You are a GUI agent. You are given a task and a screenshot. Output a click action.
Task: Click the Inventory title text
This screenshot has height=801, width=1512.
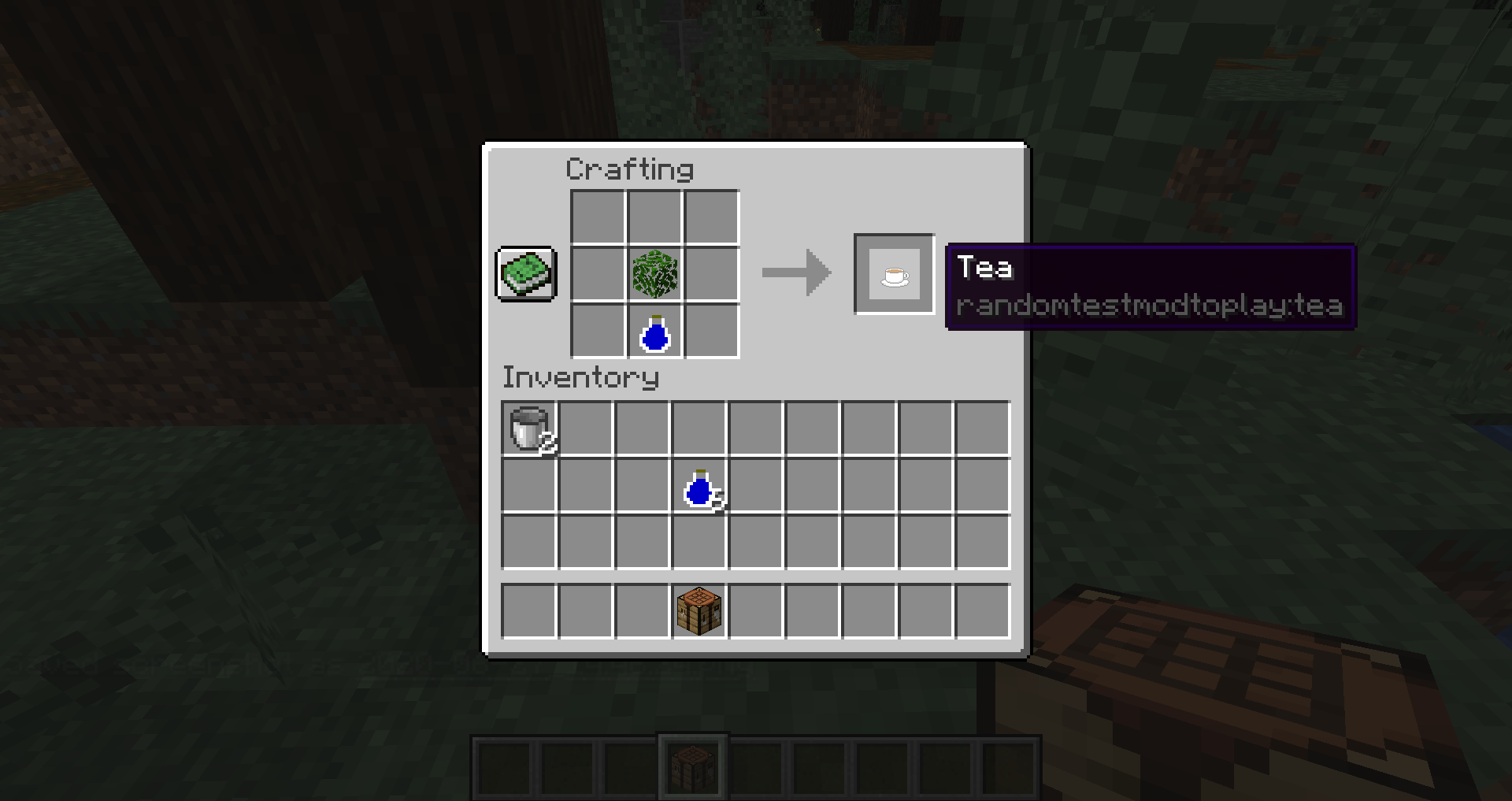[580, 377]
